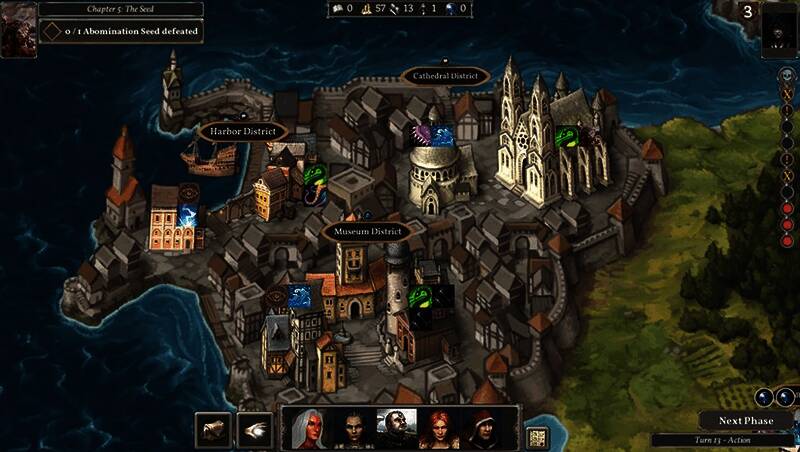Select the Cathedral District label

click(x=445, y=76)
